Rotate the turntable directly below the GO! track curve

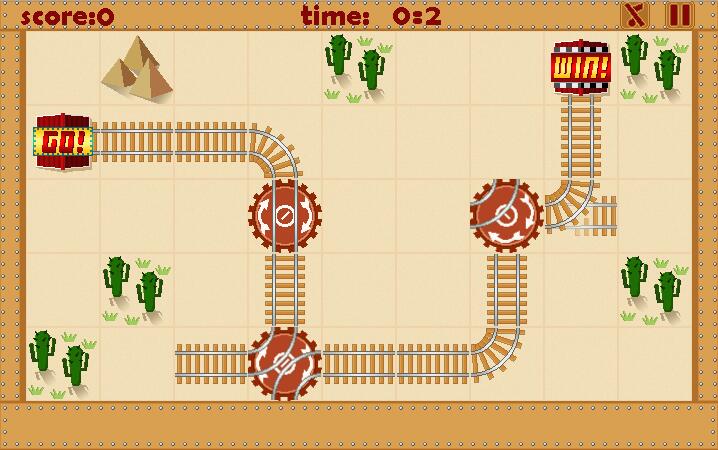click(x=285, y=215)
